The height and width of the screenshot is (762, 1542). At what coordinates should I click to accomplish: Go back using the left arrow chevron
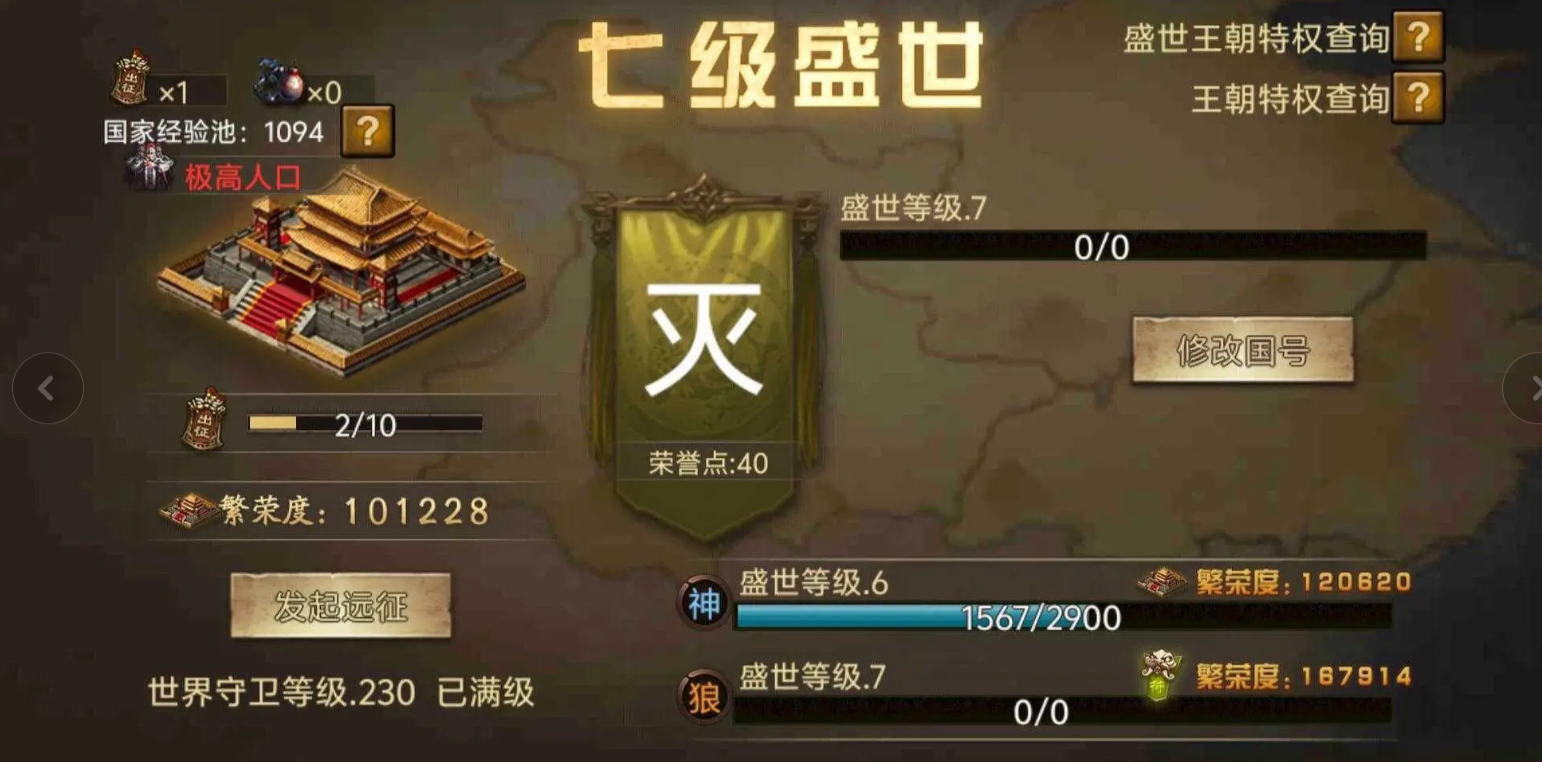47,388
